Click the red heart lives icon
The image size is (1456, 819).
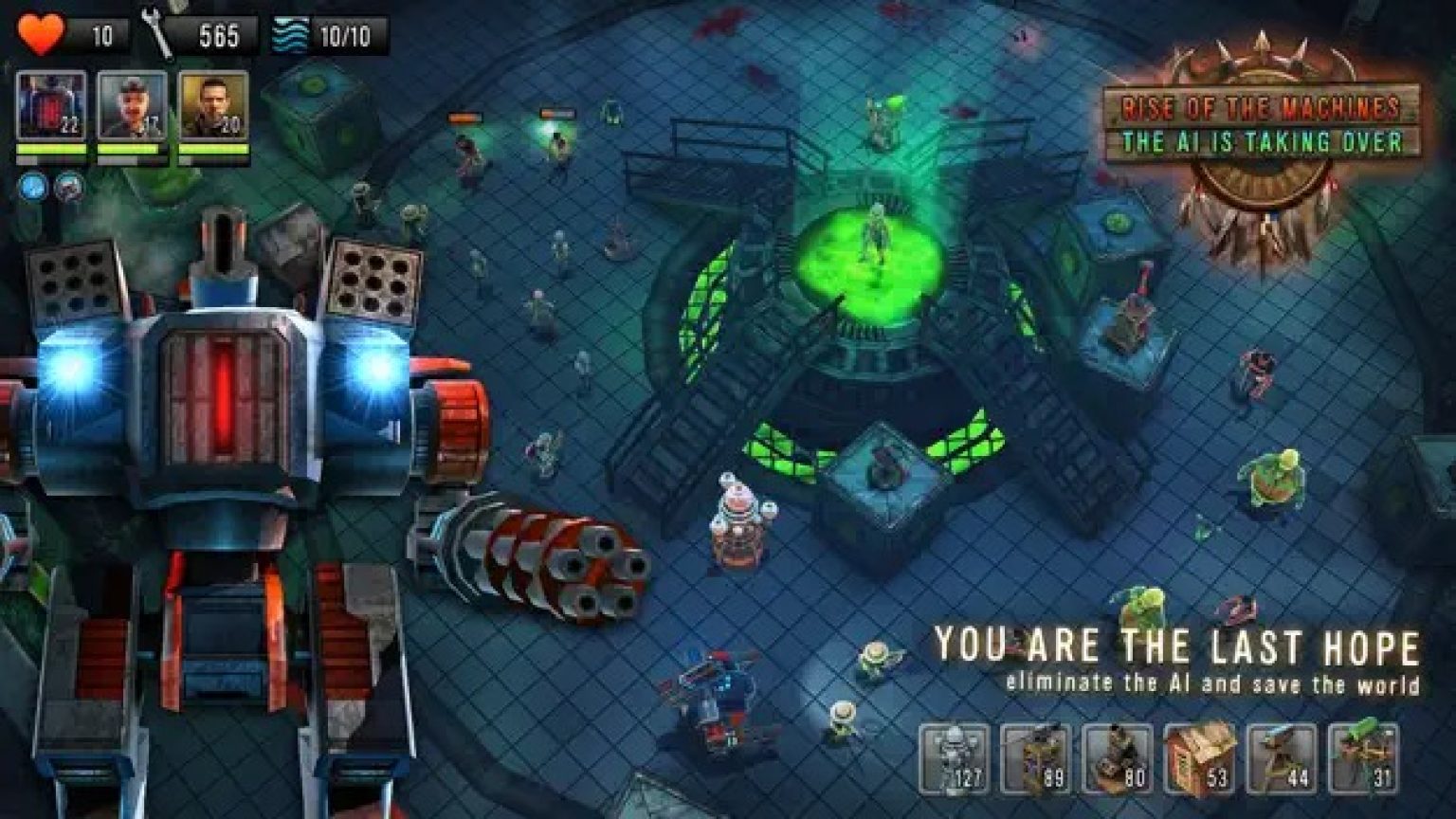point(43,30)
